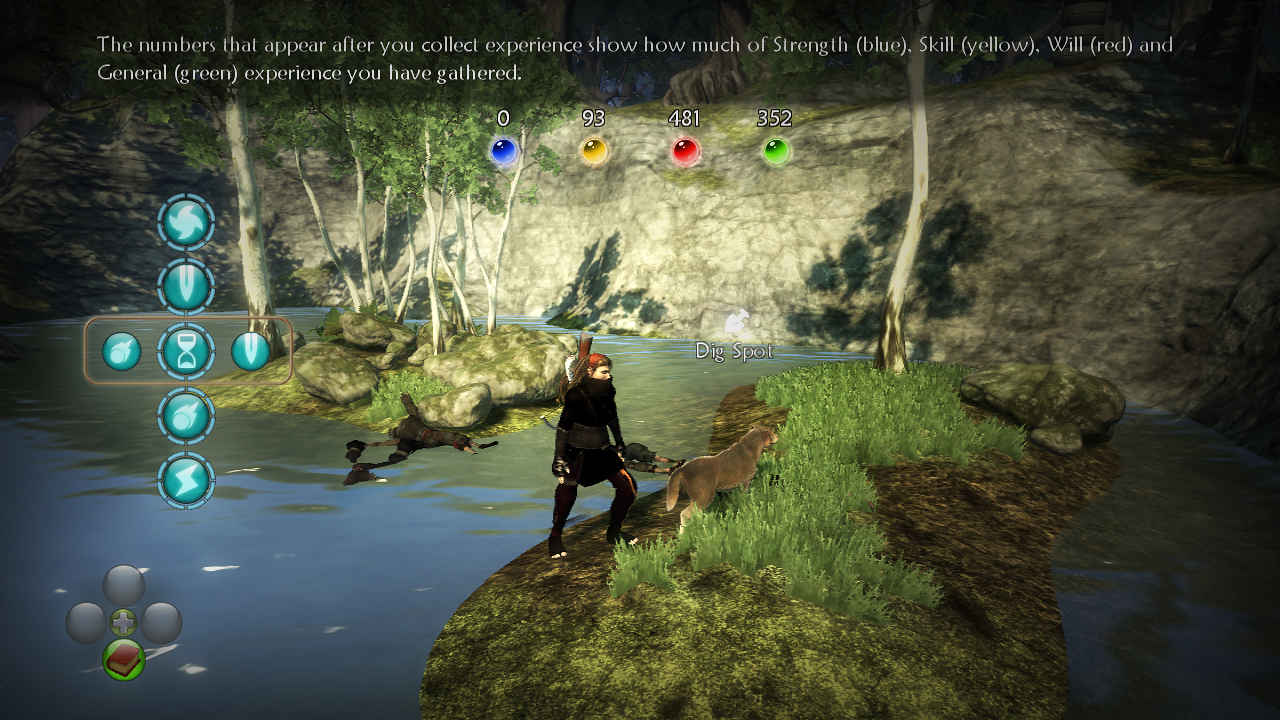Select the swirling Vortex spell icon
This screenshot has height=720, width=1280.
click(x=186, y=222)
